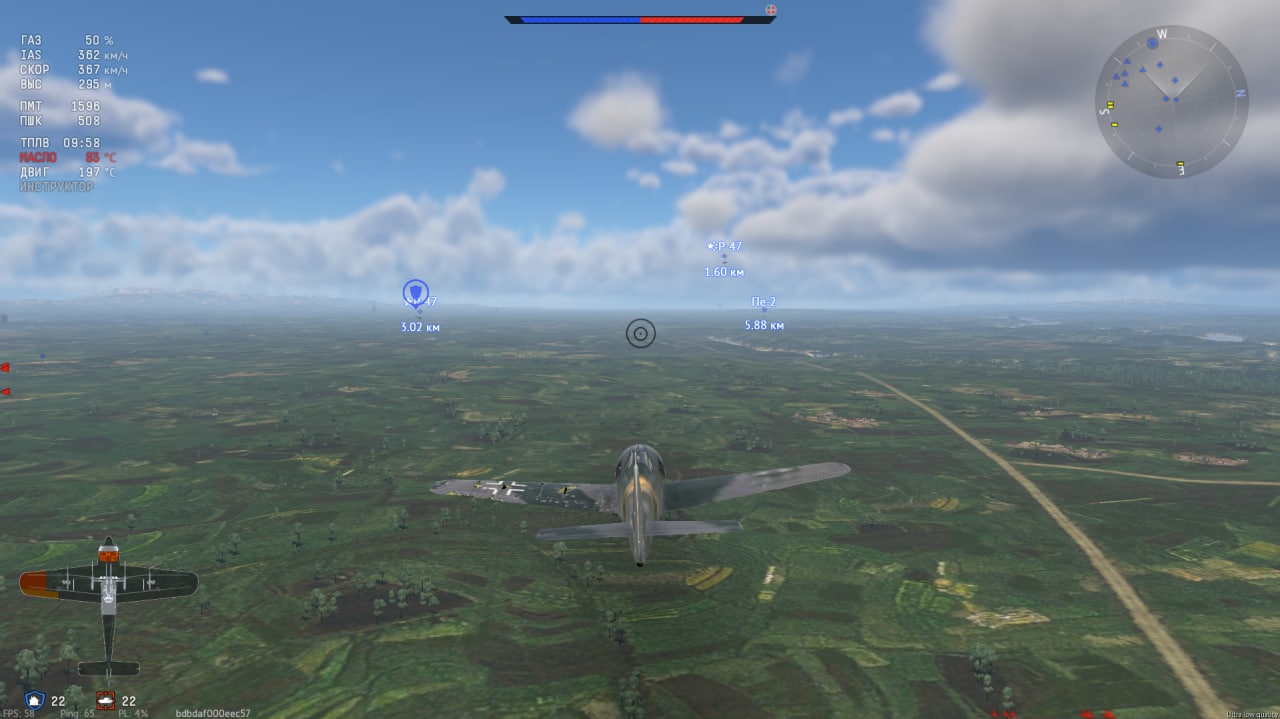Click the round icon beside the ticket bar
The width and height of the screenshot is (1280, 719).
[x=770, y=11]
